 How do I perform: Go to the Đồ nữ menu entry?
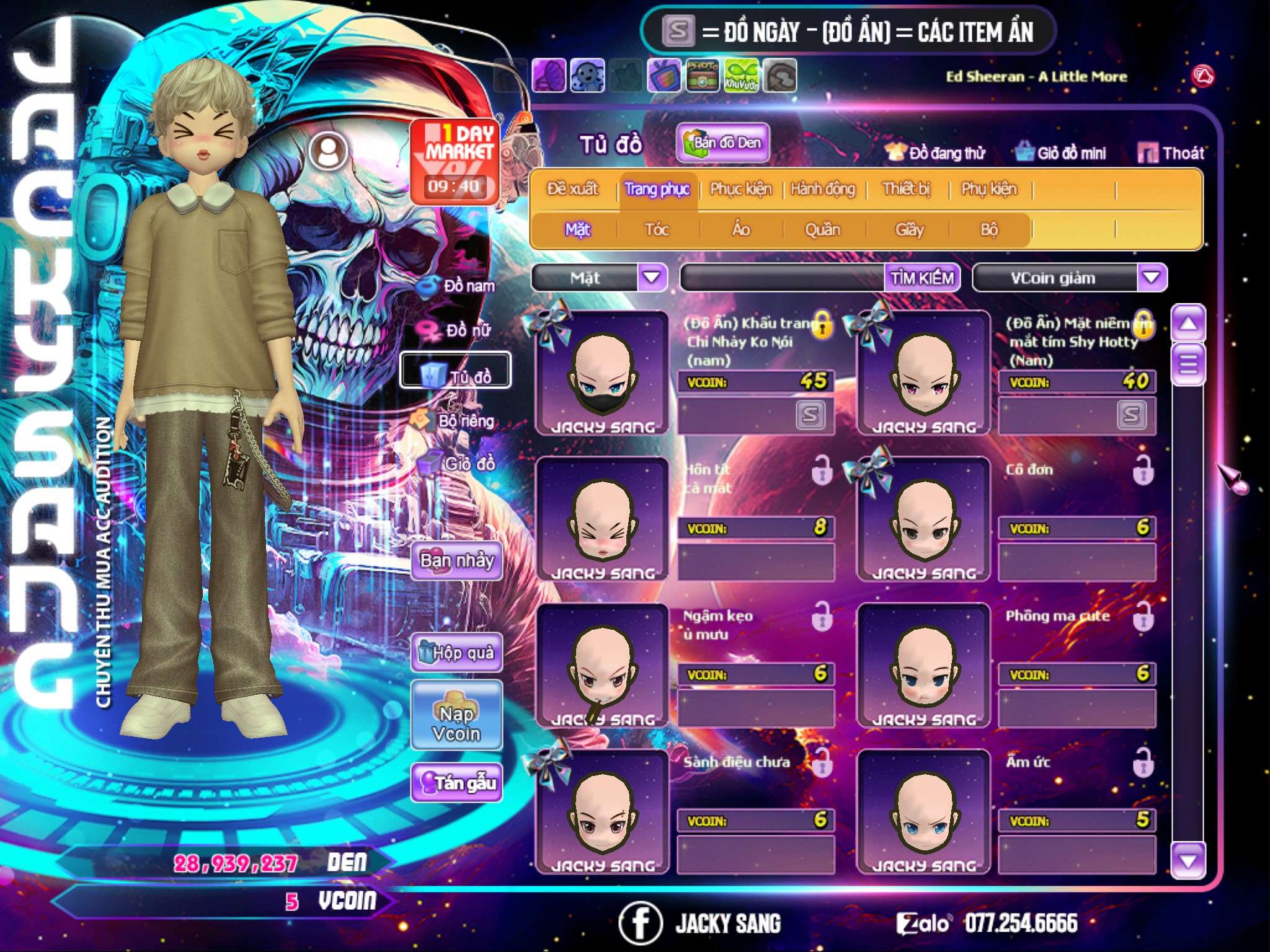pos(459,330)
